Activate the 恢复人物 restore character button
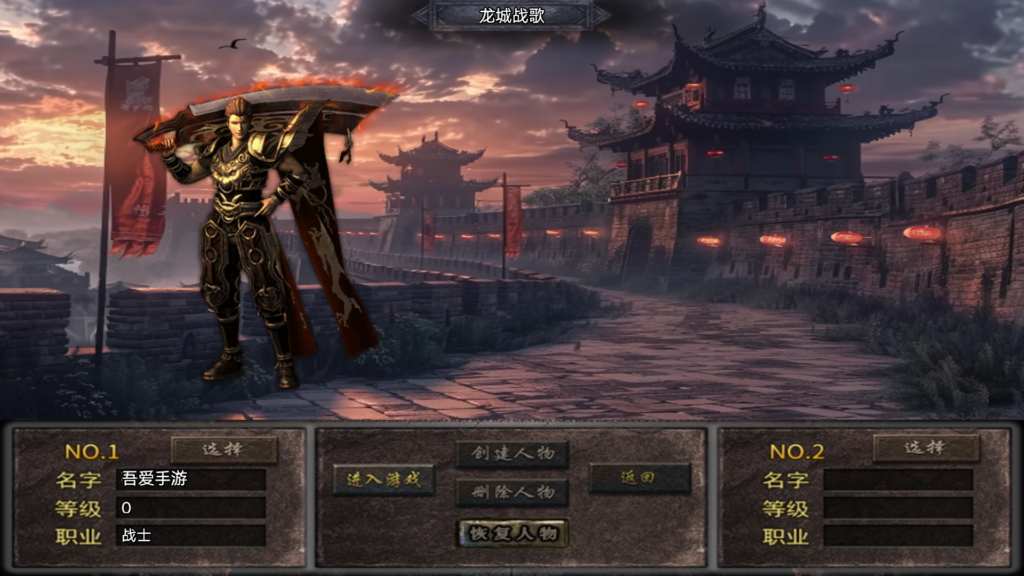 click(512, 532)
